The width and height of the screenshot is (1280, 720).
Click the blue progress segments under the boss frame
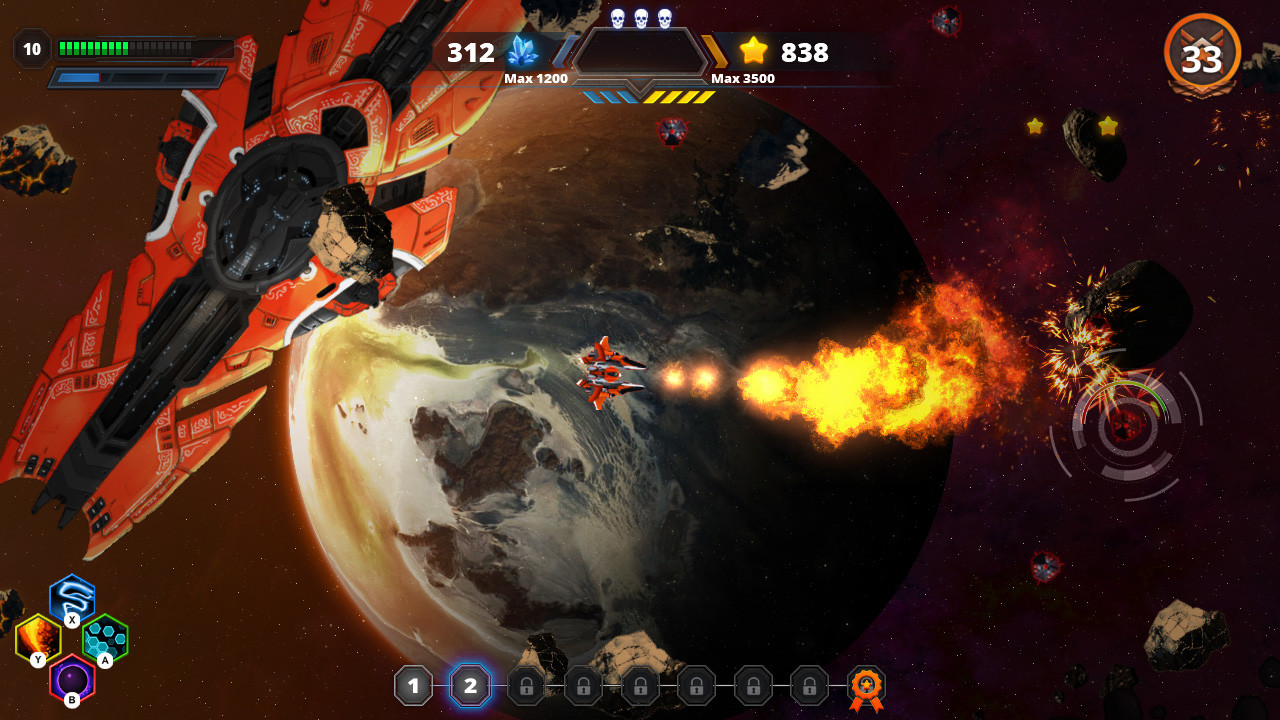[611, 98]
